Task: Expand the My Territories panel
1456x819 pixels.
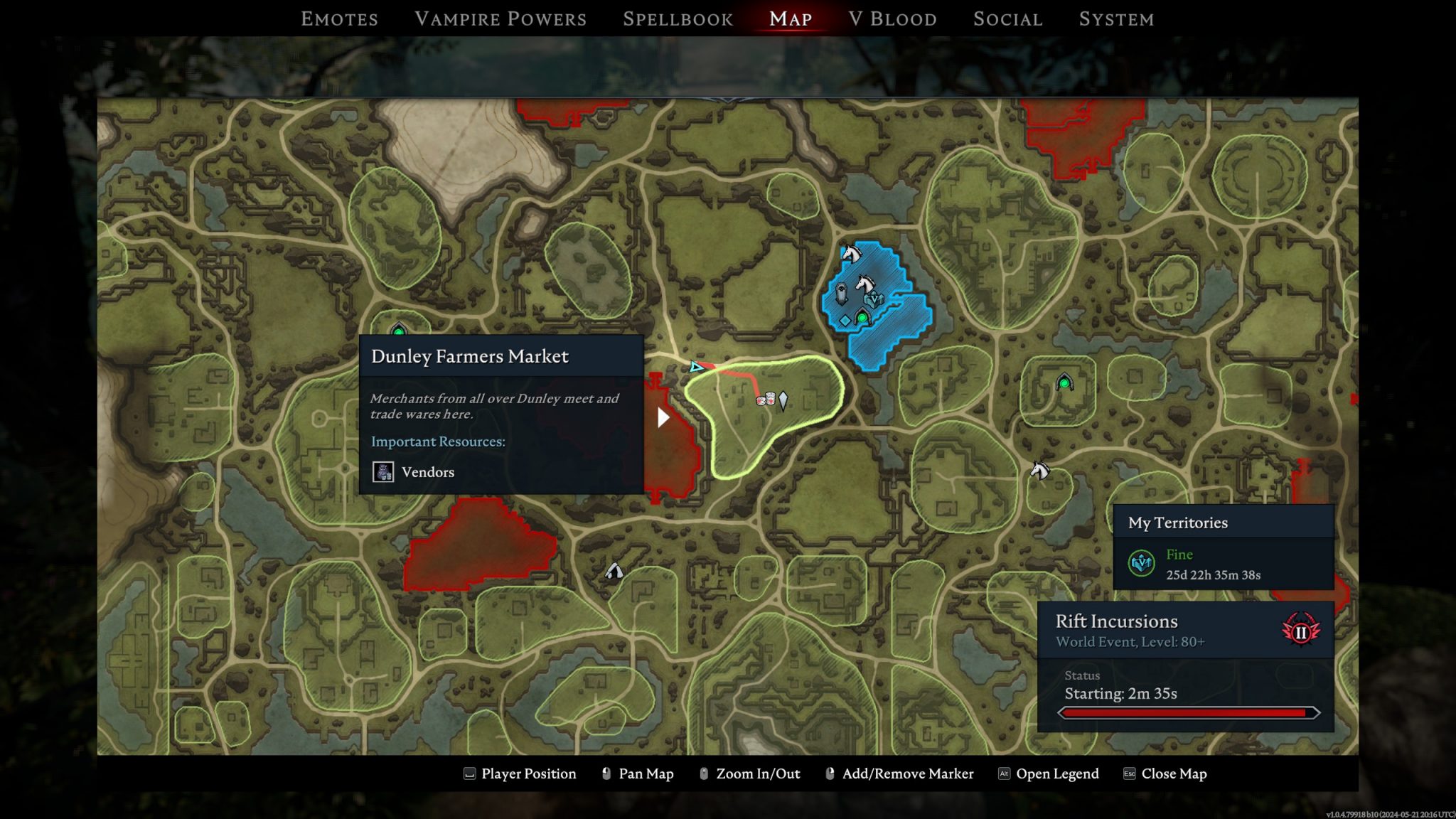Action: 1223,523
